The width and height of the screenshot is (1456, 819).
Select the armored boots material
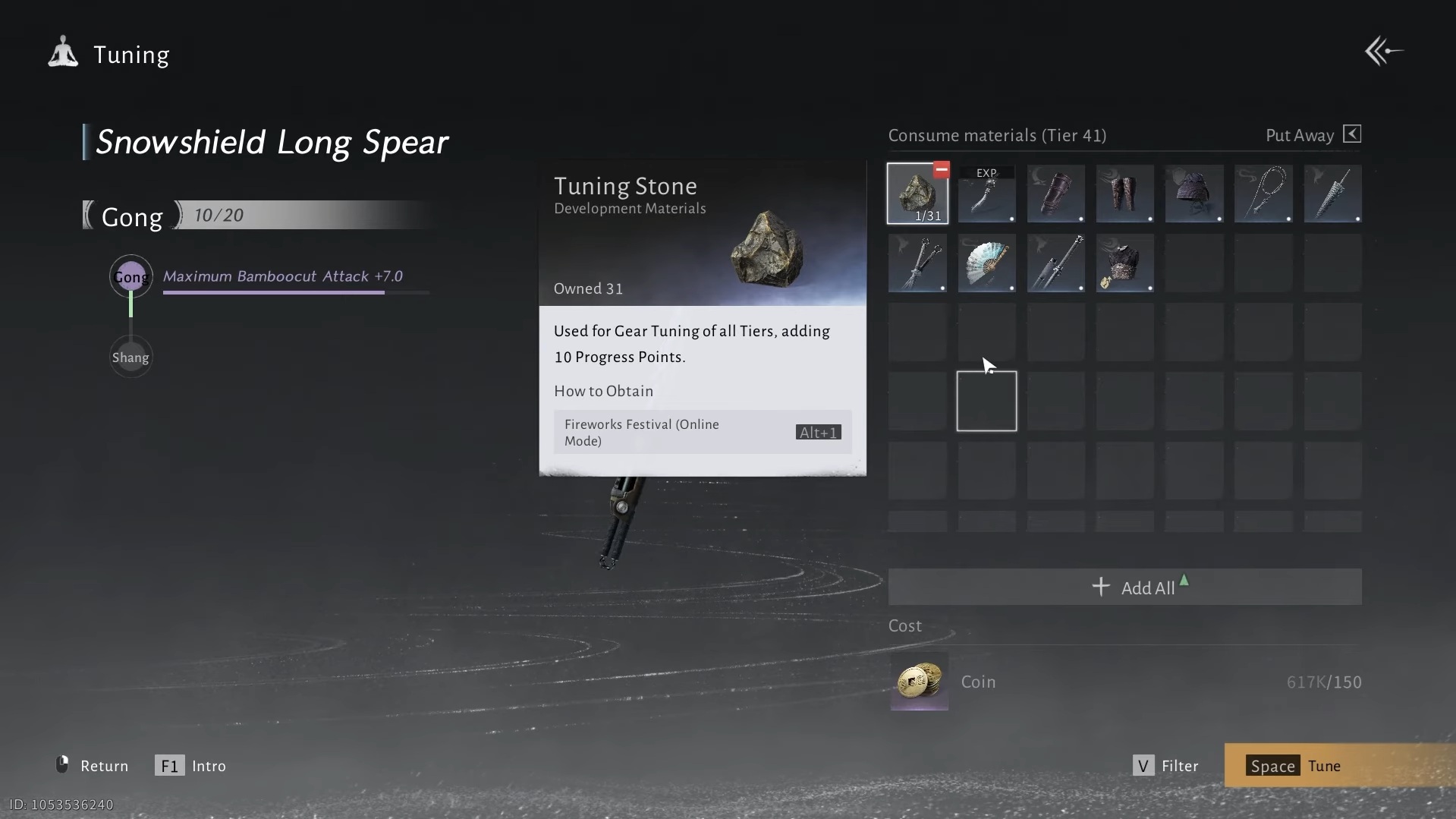tap(1125, 194)
